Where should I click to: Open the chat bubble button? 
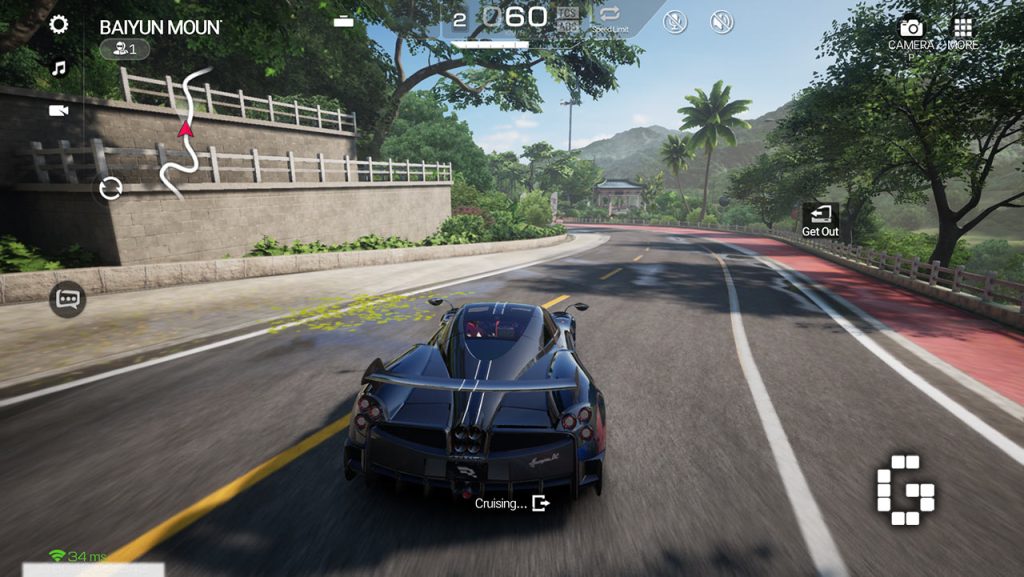coord(68,298)
